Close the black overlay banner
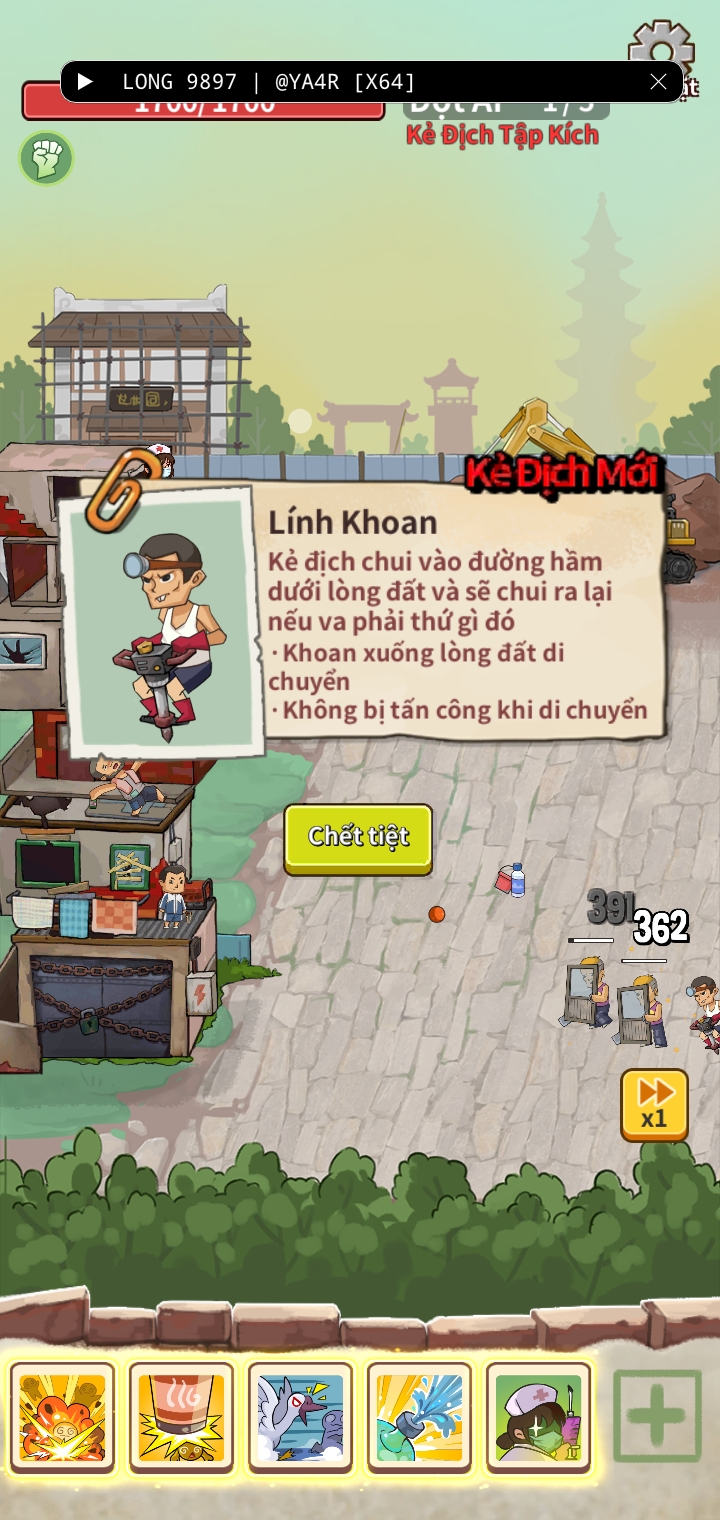 click(658, 82)
